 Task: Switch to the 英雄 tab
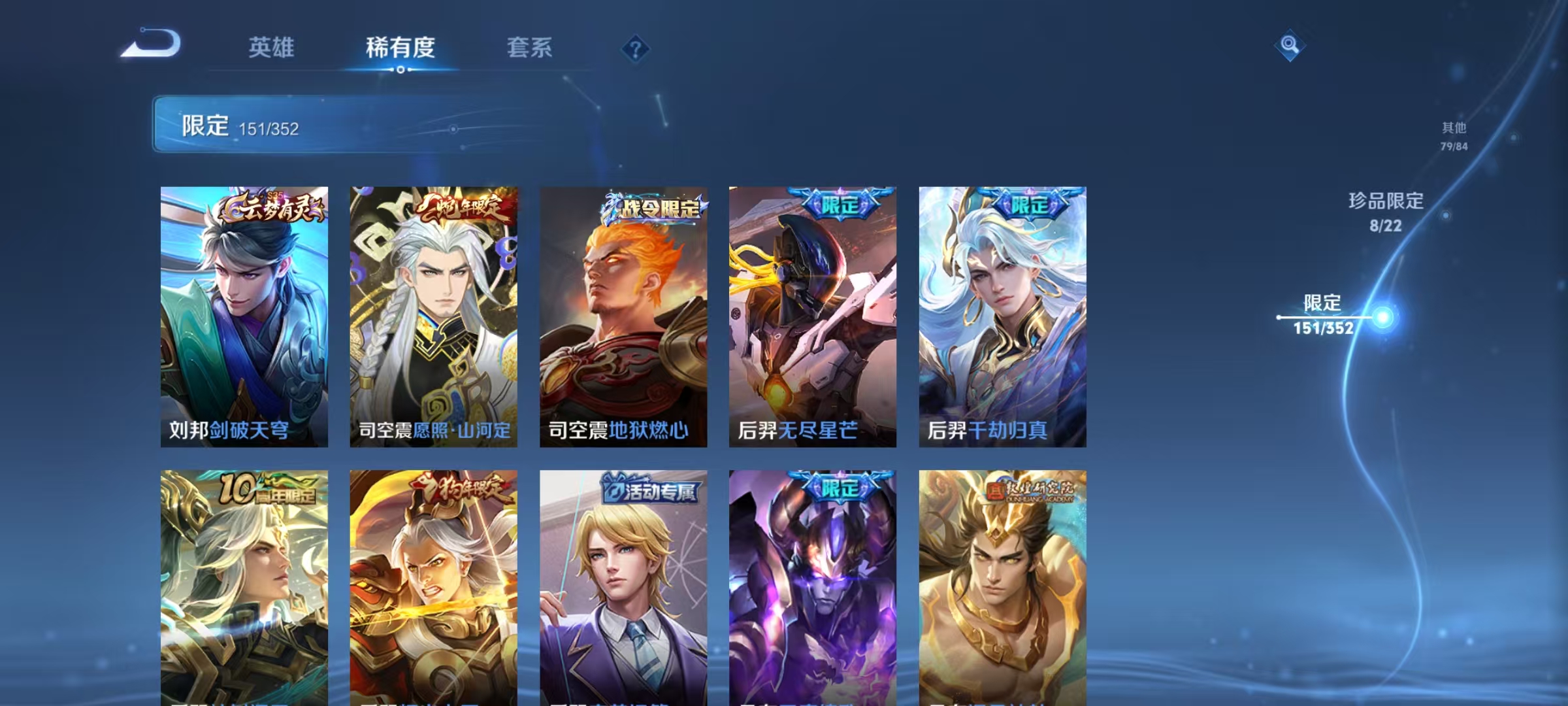pos(272,47)
